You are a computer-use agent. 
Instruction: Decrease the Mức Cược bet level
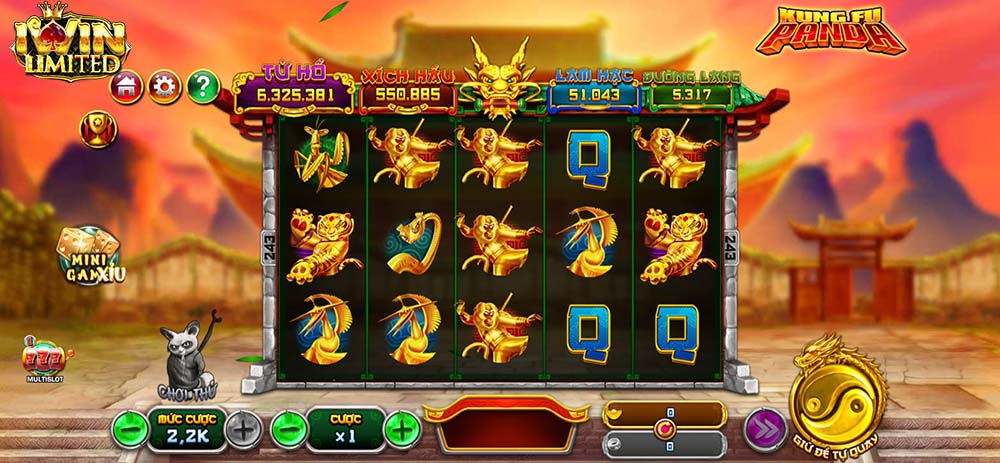pos(130,429)
